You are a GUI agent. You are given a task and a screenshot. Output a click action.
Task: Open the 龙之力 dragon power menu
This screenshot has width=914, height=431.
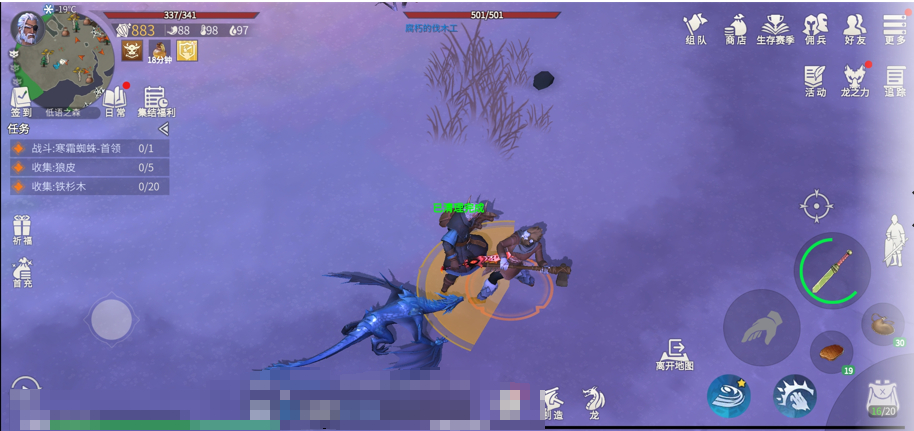854,80
